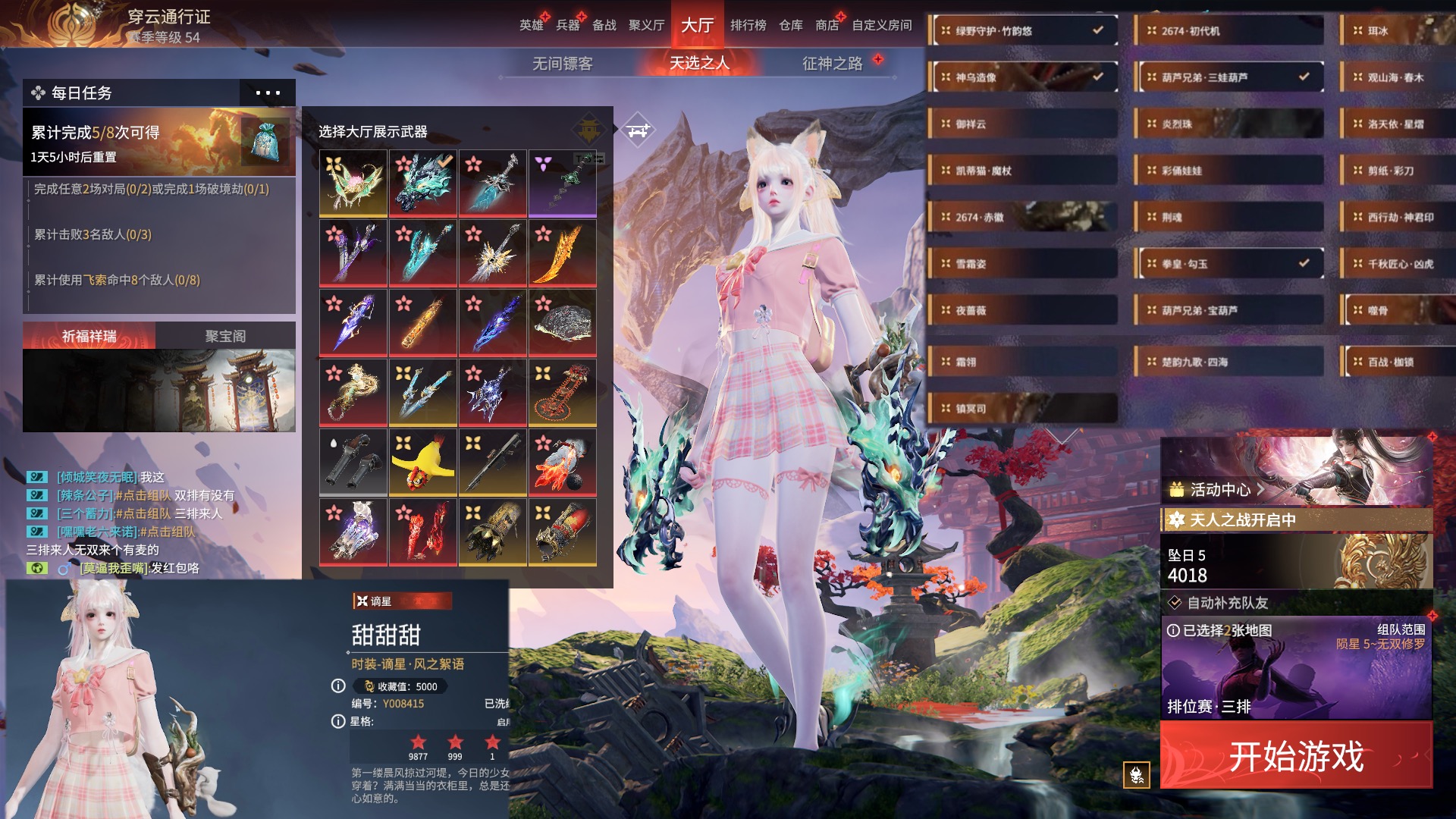
Task: Start the game with 开始游戏
Action: point(1295,756)
